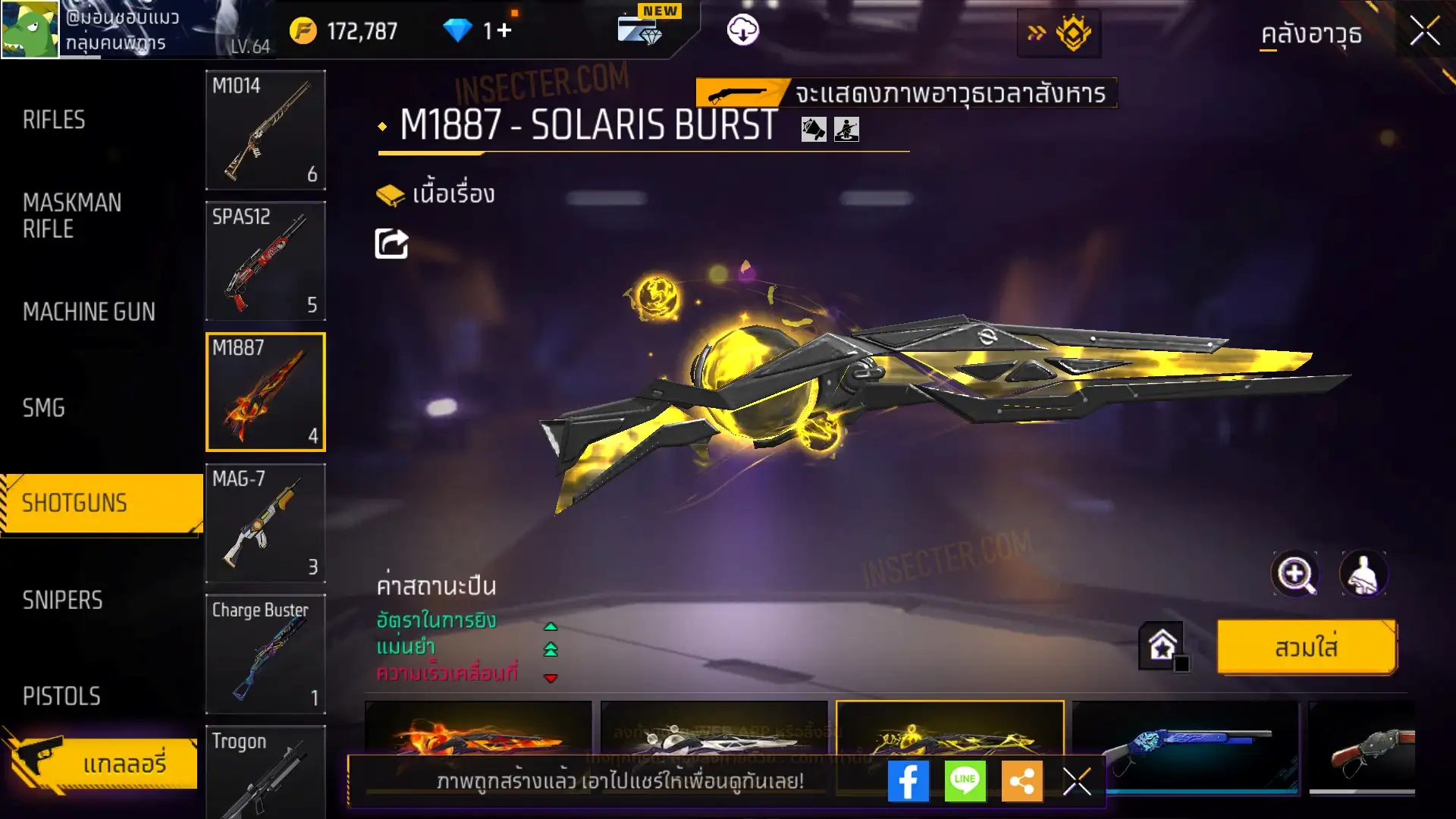Choose the MAG-7 shotgun tile
The image size is (1456, 819).
coord(265,523)
